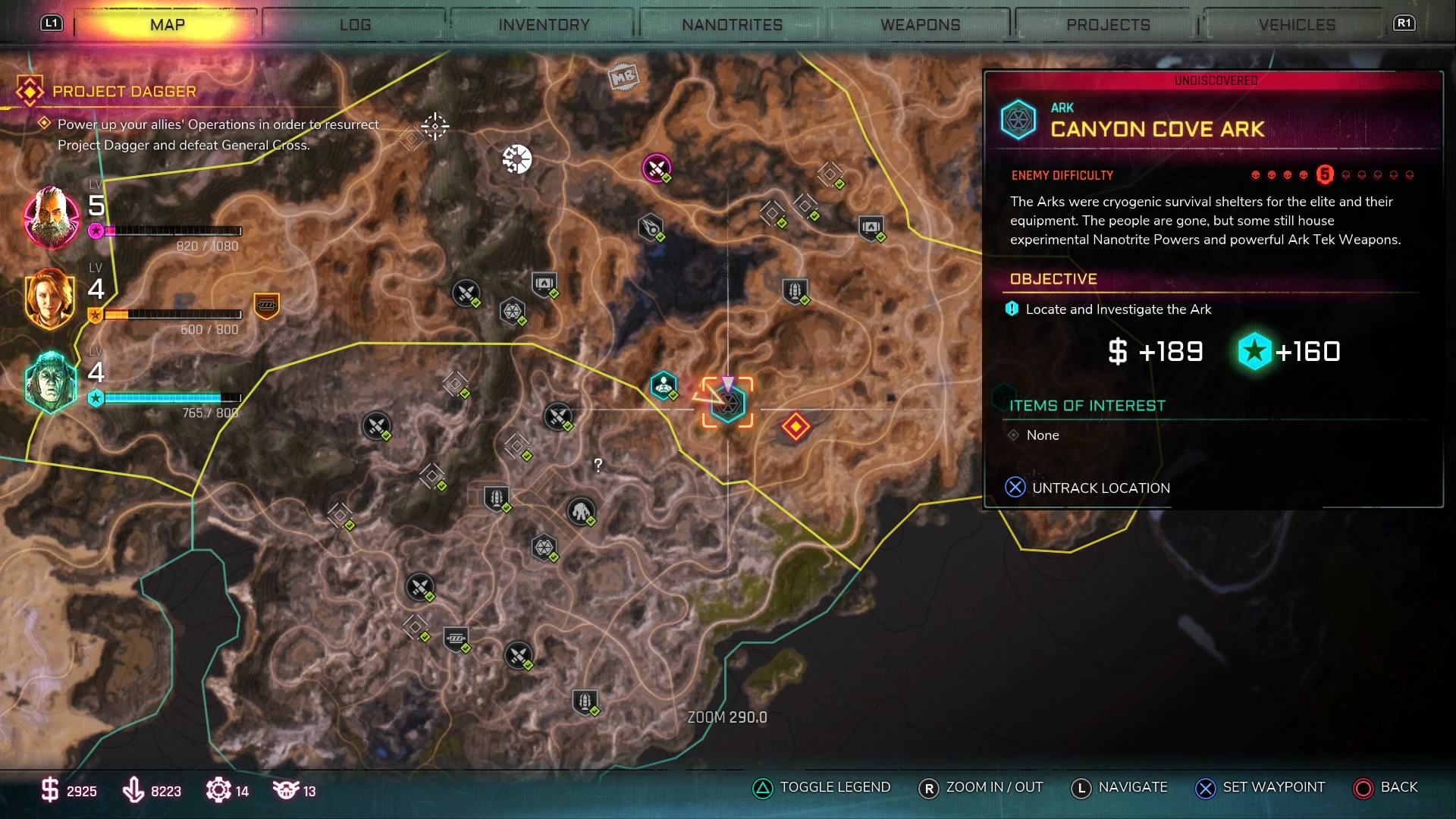Click the Ark hexagon icon in the info panel
Screen dimensions: 1456x819
[x=1018, y=119]
